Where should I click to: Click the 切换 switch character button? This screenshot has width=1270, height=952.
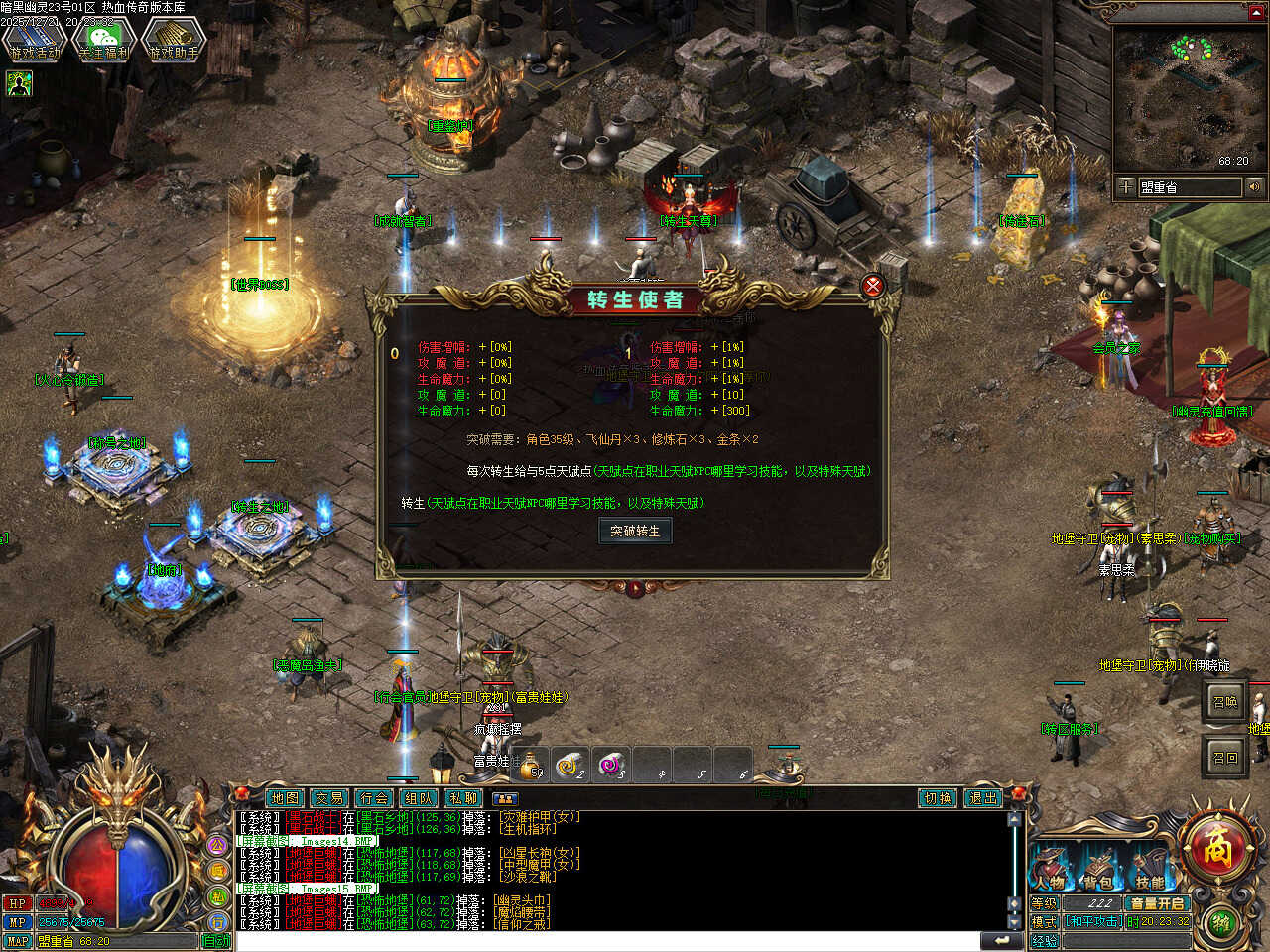(938, 798)
